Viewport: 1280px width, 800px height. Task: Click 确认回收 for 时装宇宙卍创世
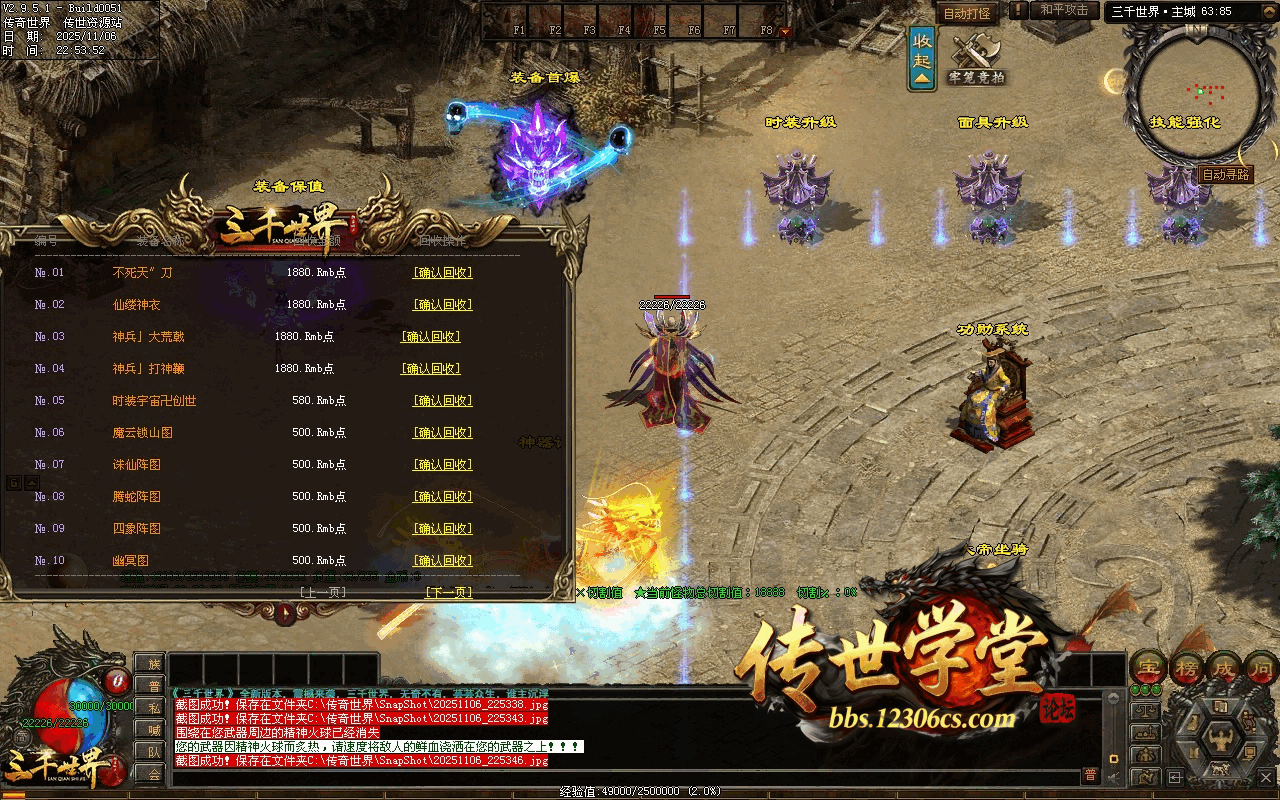tap(442, 401)
